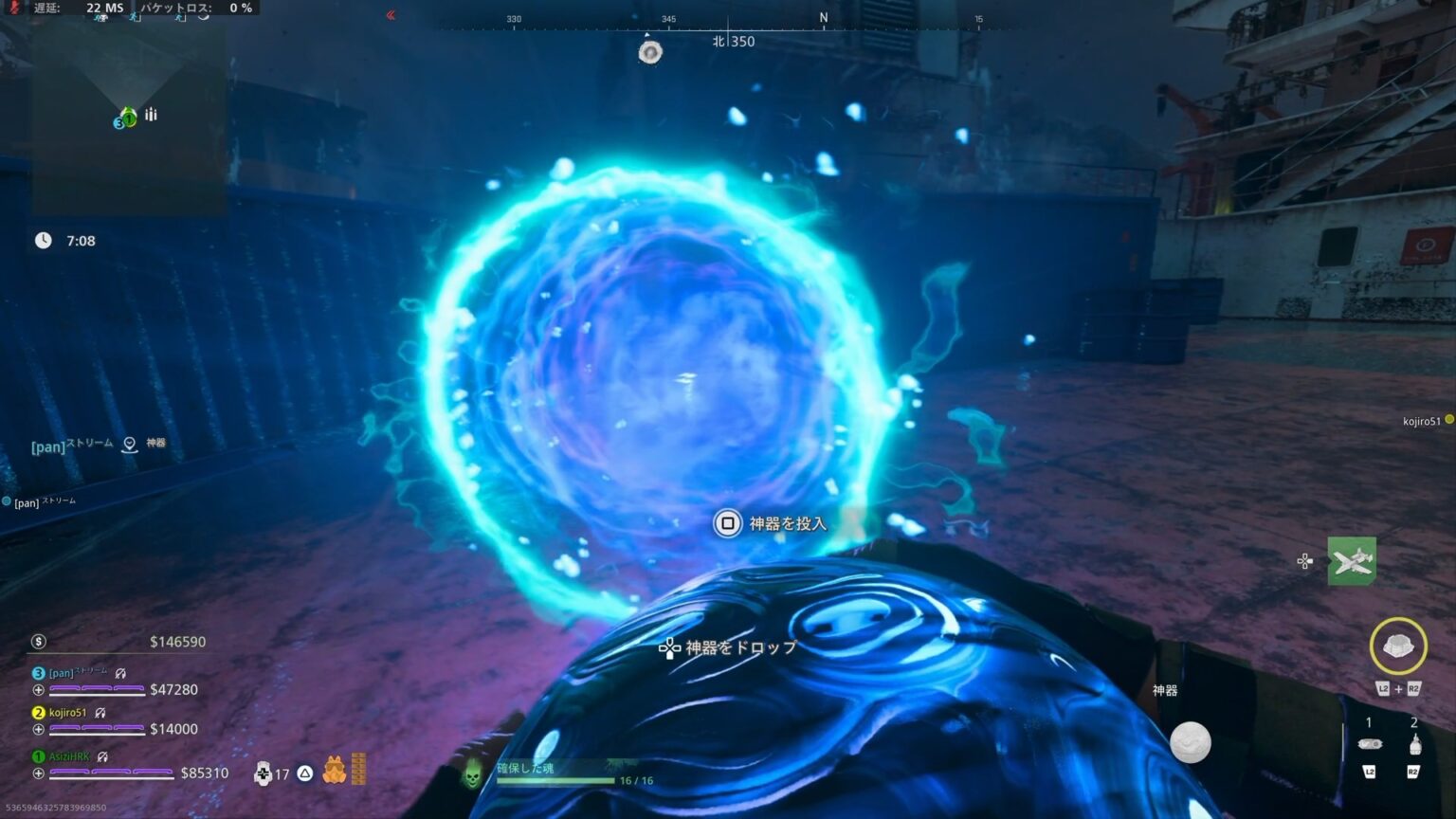Select the green airplane killstreak icon

1351,561
